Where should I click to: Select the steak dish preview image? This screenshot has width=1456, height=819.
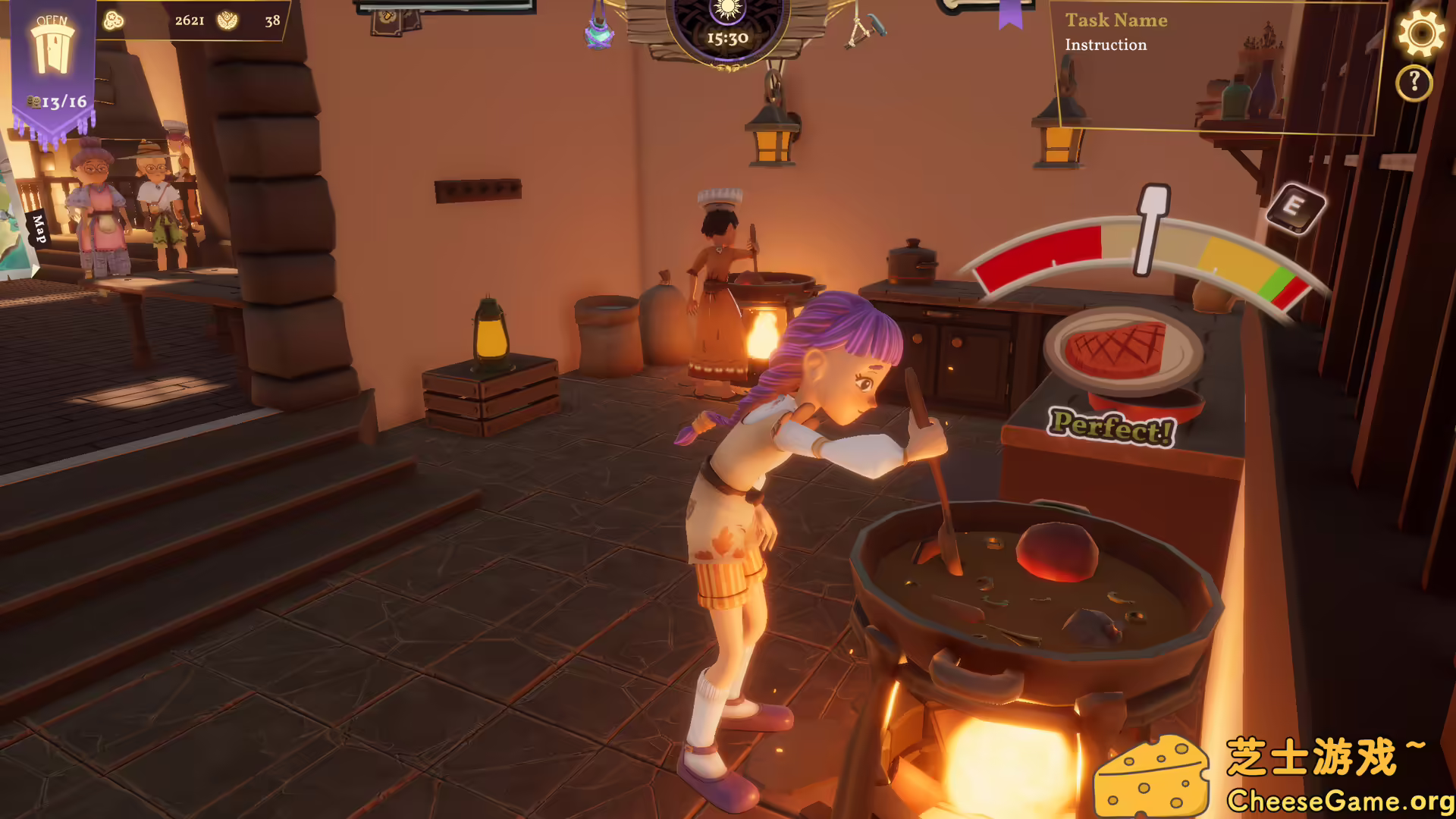1115,350
